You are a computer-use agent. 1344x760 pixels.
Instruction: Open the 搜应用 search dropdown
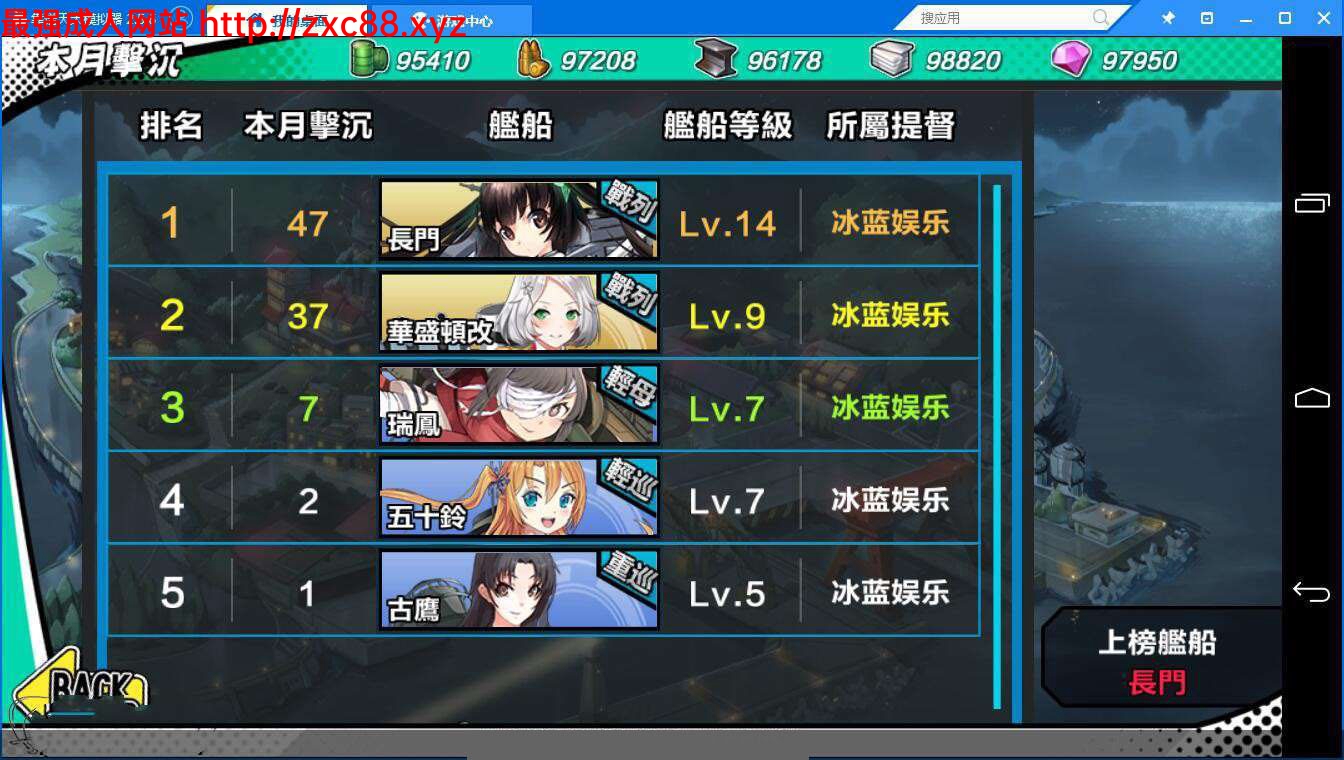(1005, 17)
